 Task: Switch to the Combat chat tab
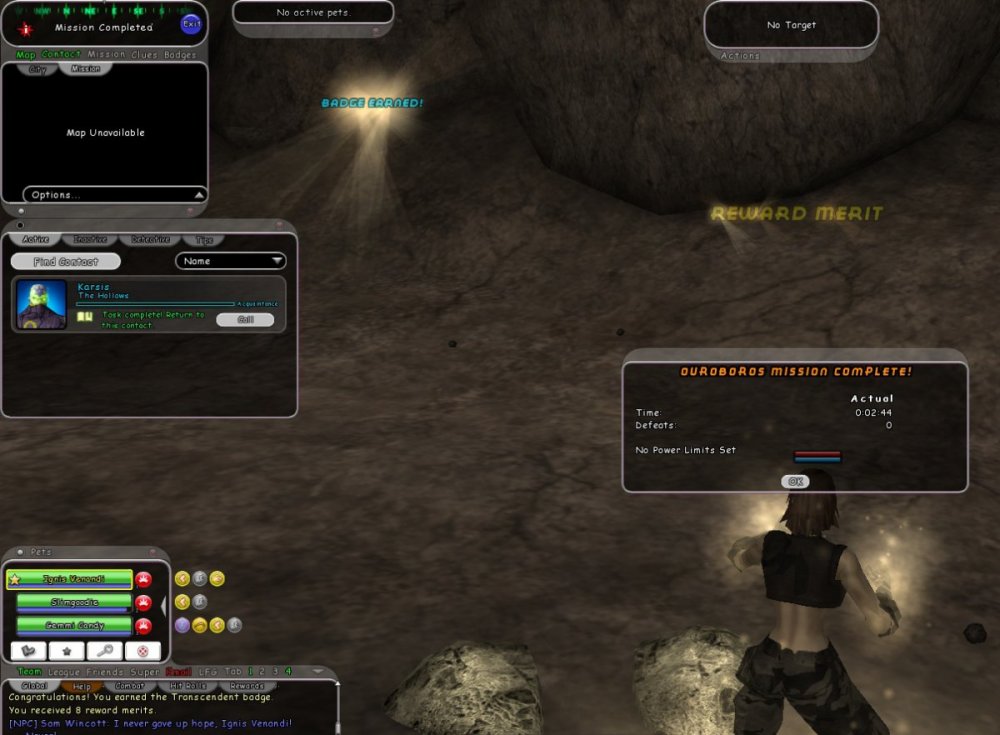coord(130,686)
